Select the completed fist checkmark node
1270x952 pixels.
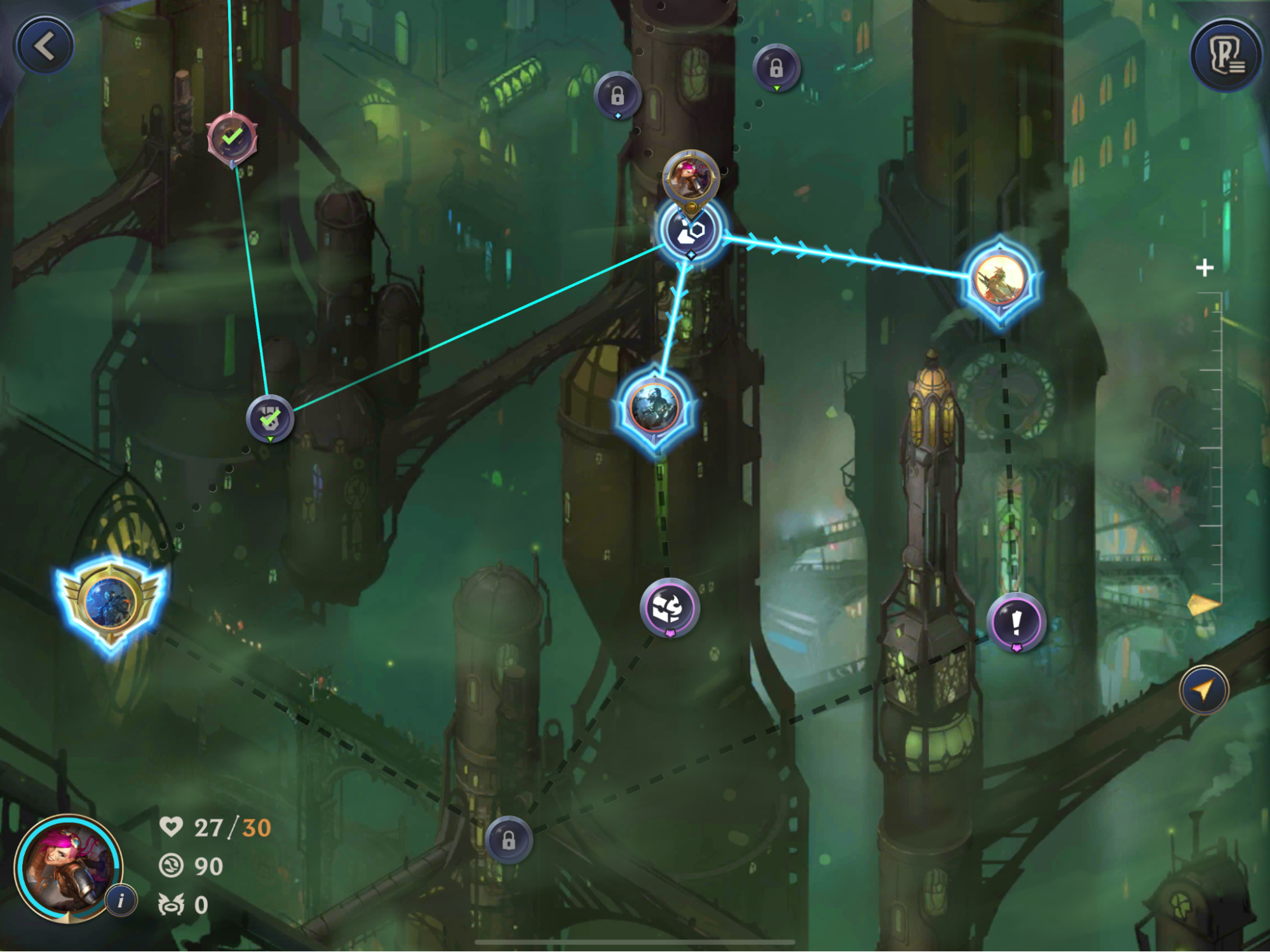coord(270,419)
